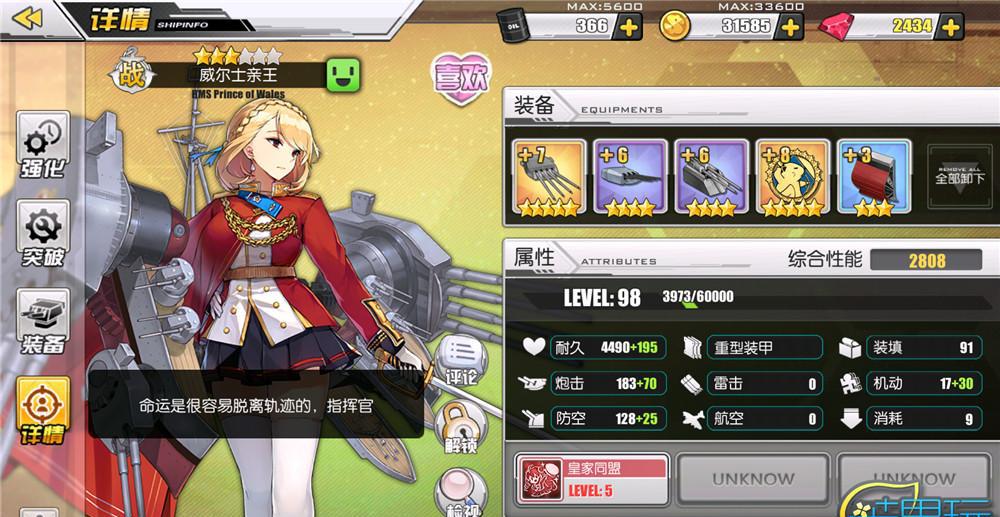1000x517 pixels.
Task: Open the 强化 enhance tab
Action: point(43,146)
